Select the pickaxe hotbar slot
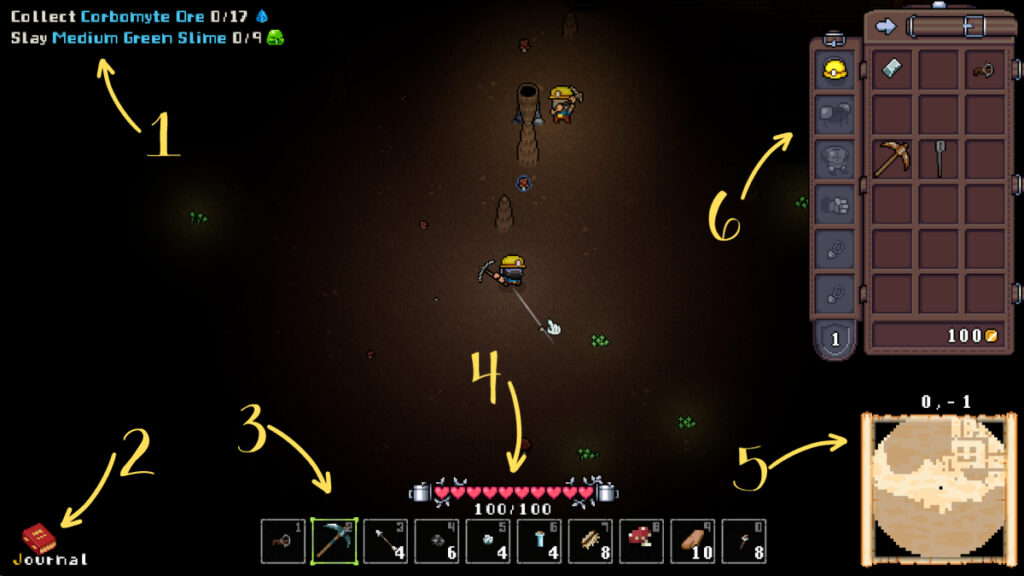1024x576 pixels. pyautogui.click(x=334, y=541)
